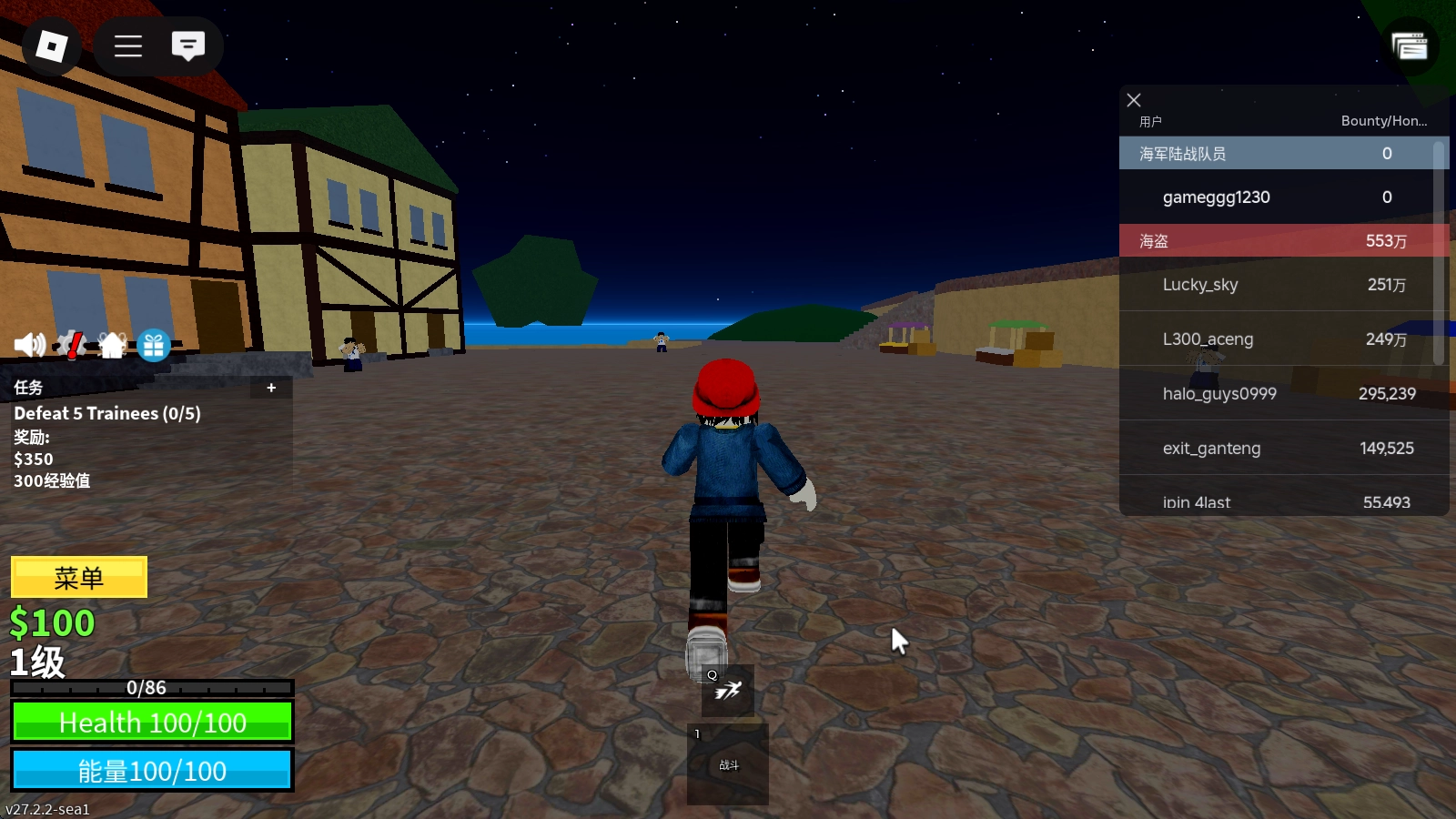This screenshot has width=1456, height=819.
Task: Activate the dash ability icon
Action: [x=727, y=692]
